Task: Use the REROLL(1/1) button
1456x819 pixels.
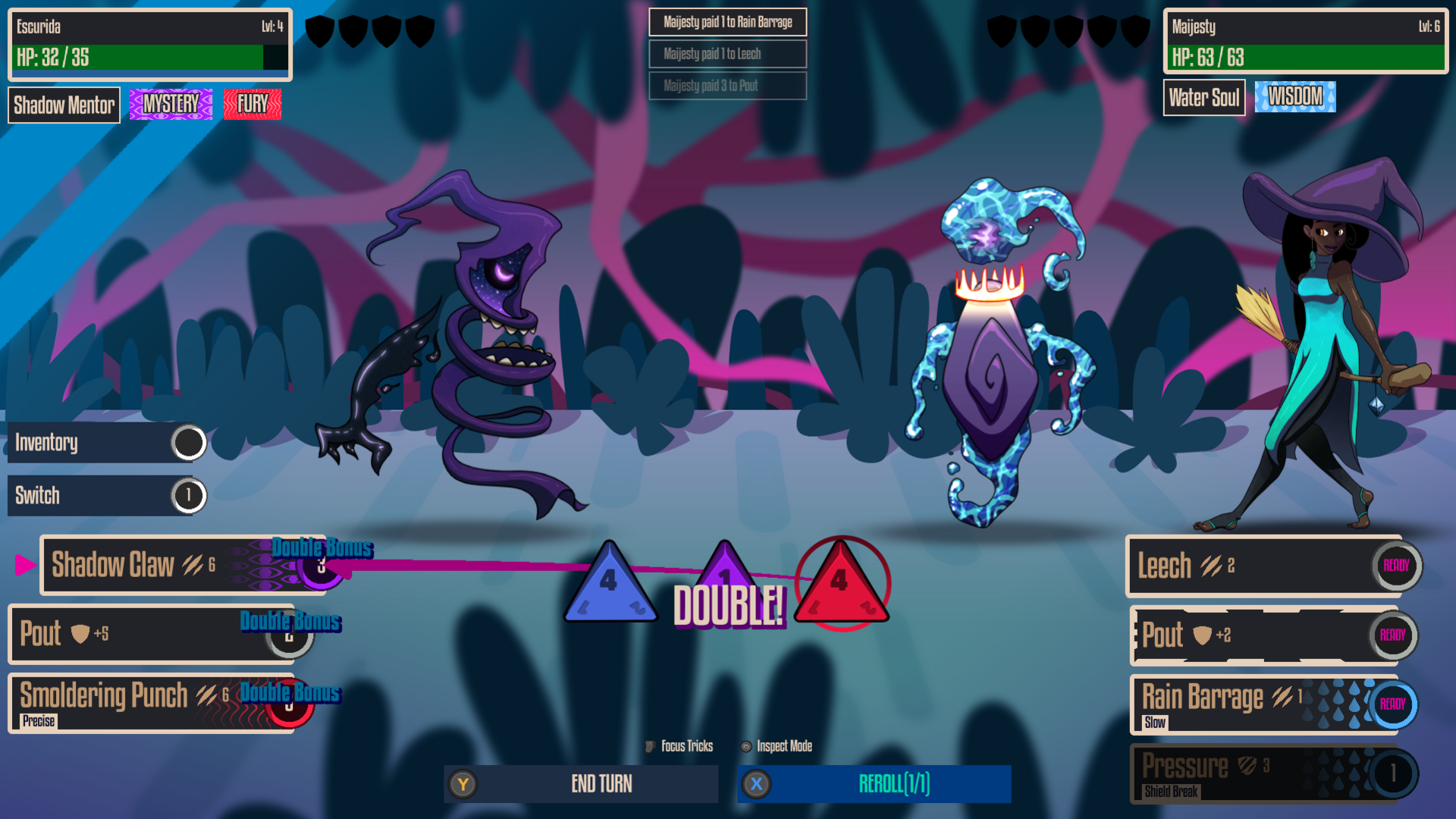Action: 873,784
